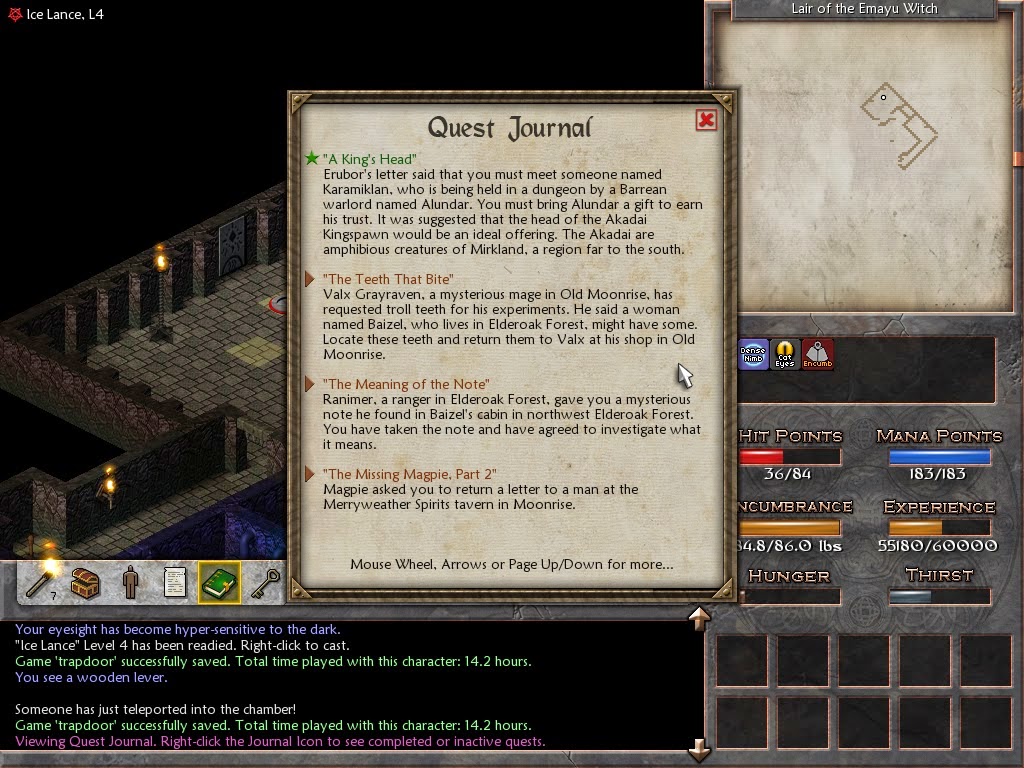1024x768 pixels.
Task: Inspect the Encumbered status icon
Action: point(818,354)
